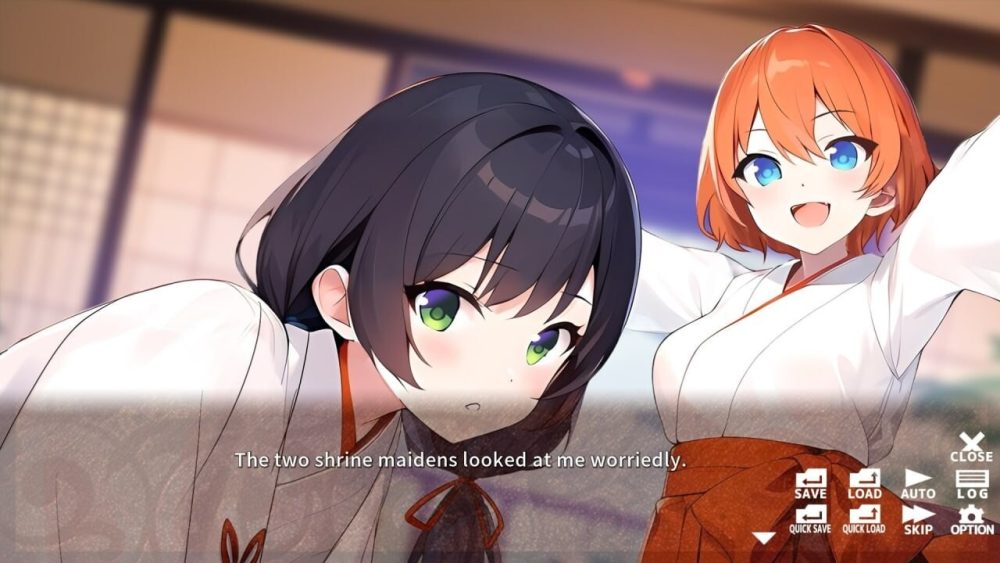
Task: Use the QUICK LOAD button
Action: point(864,519)
